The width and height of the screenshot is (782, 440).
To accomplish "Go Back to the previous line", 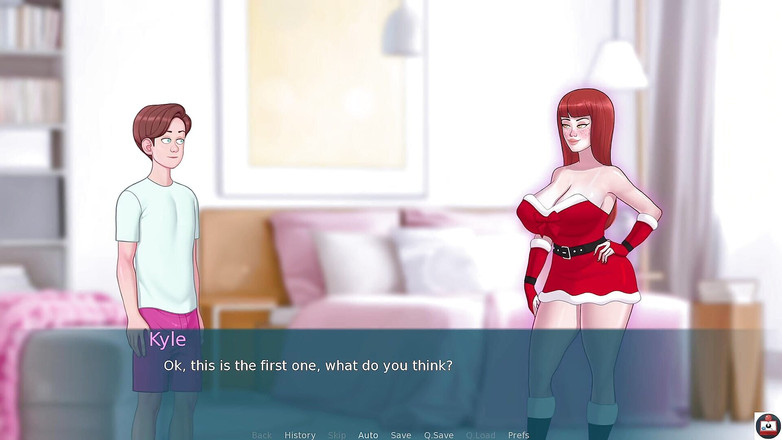I will [x=262, y=435].
